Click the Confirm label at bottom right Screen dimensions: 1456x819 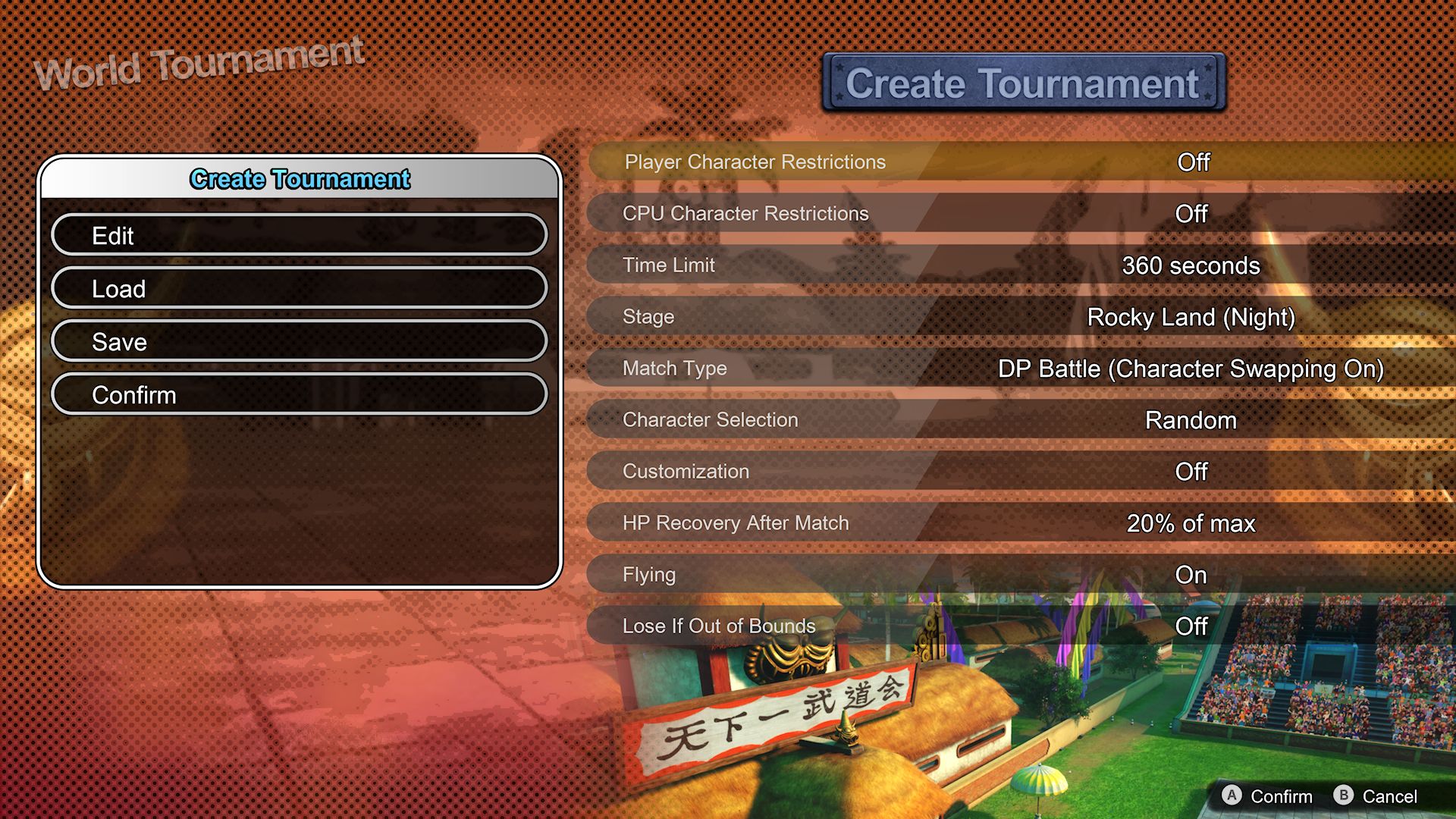point(1282,796)
